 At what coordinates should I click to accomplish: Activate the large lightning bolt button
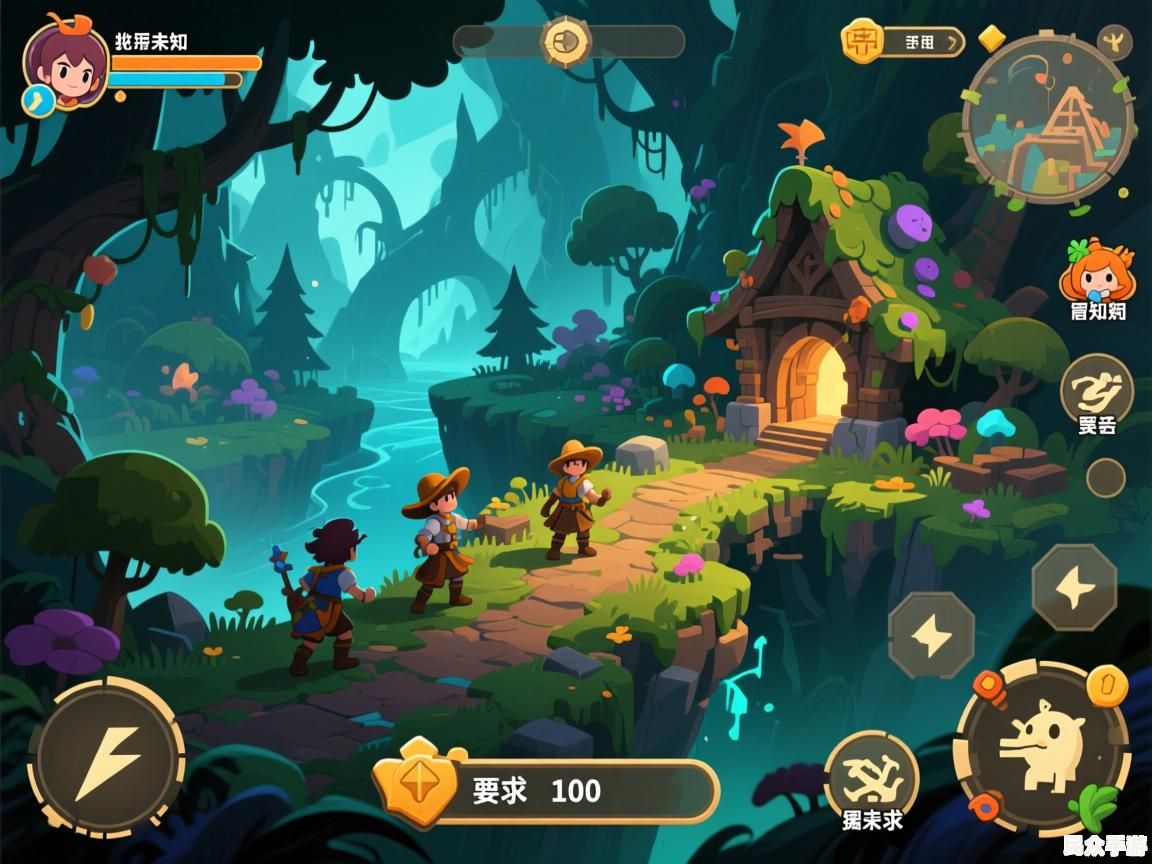pyautogui.click(x=106, y=756)
